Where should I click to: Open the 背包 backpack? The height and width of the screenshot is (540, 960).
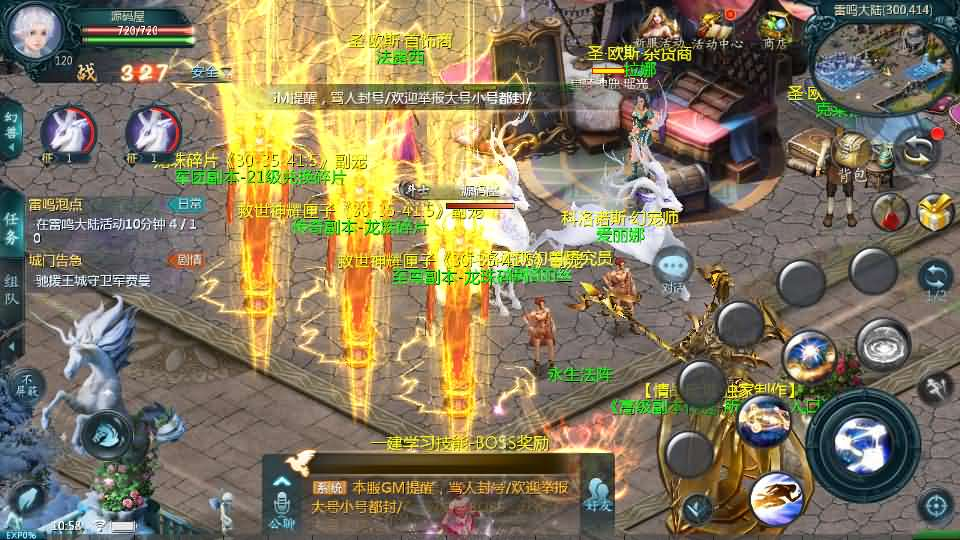853,157
